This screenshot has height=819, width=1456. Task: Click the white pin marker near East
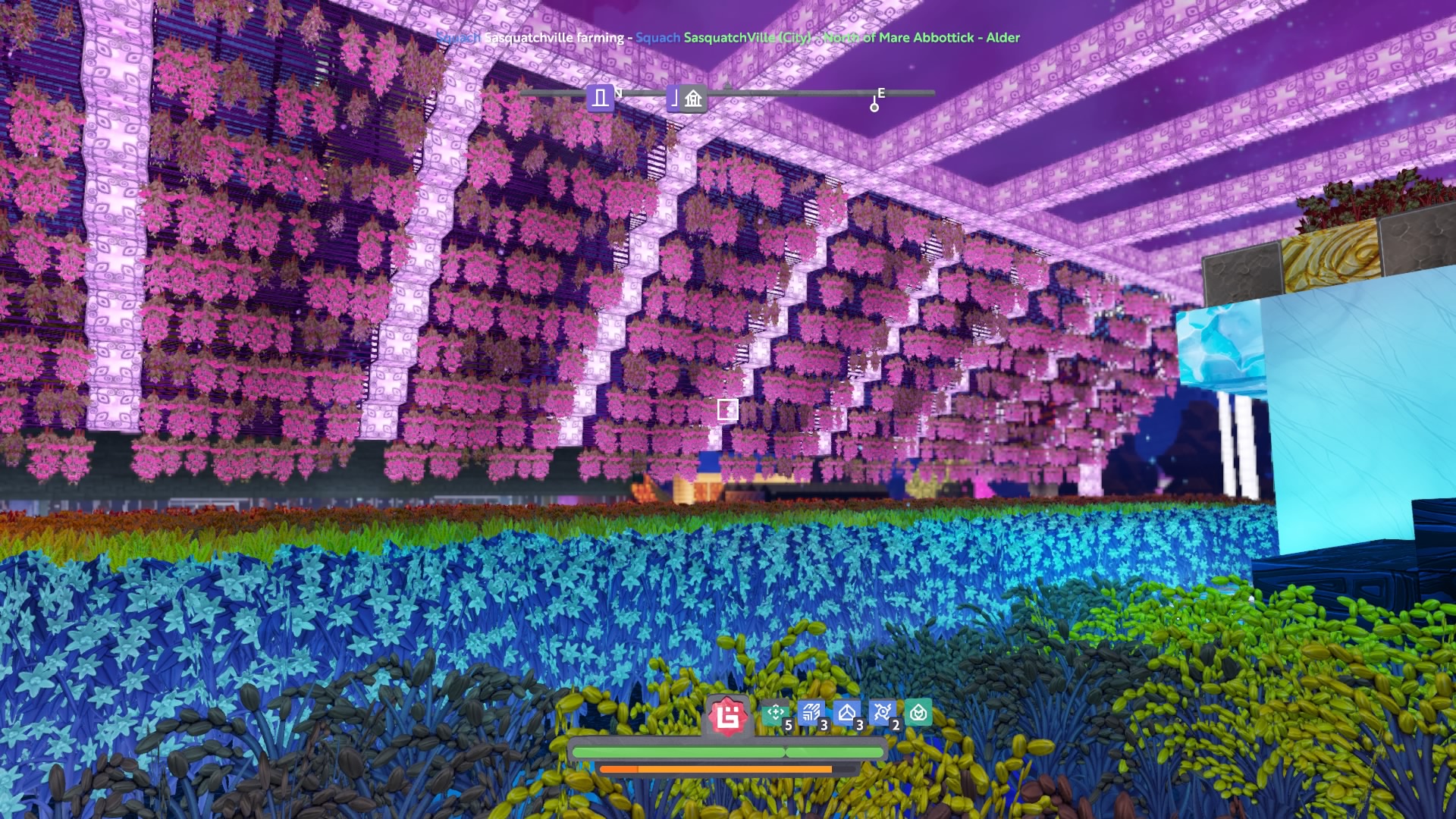coord(874,106)
